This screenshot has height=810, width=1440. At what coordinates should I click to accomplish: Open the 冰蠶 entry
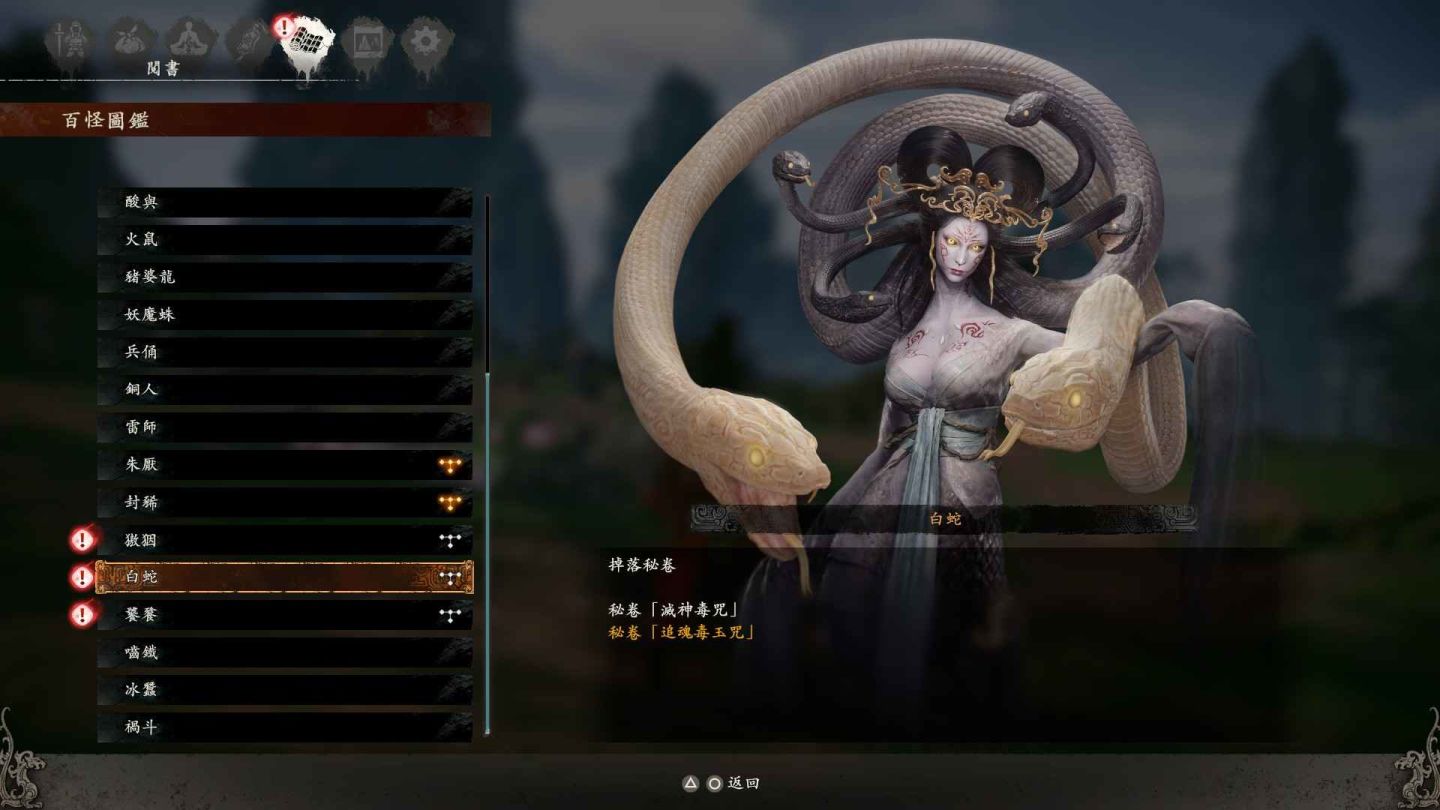(285, 690)
